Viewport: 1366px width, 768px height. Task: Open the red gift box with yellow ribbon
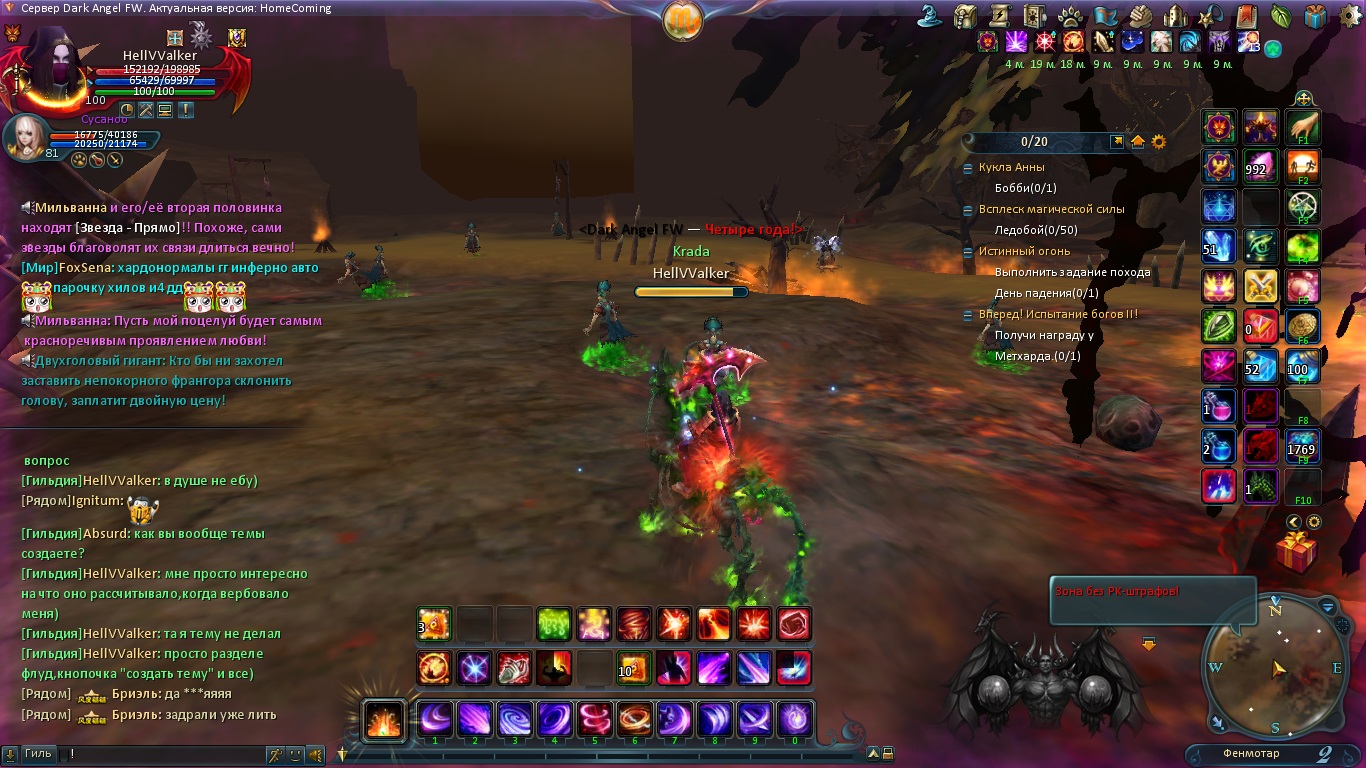(x=1297, y=551)
